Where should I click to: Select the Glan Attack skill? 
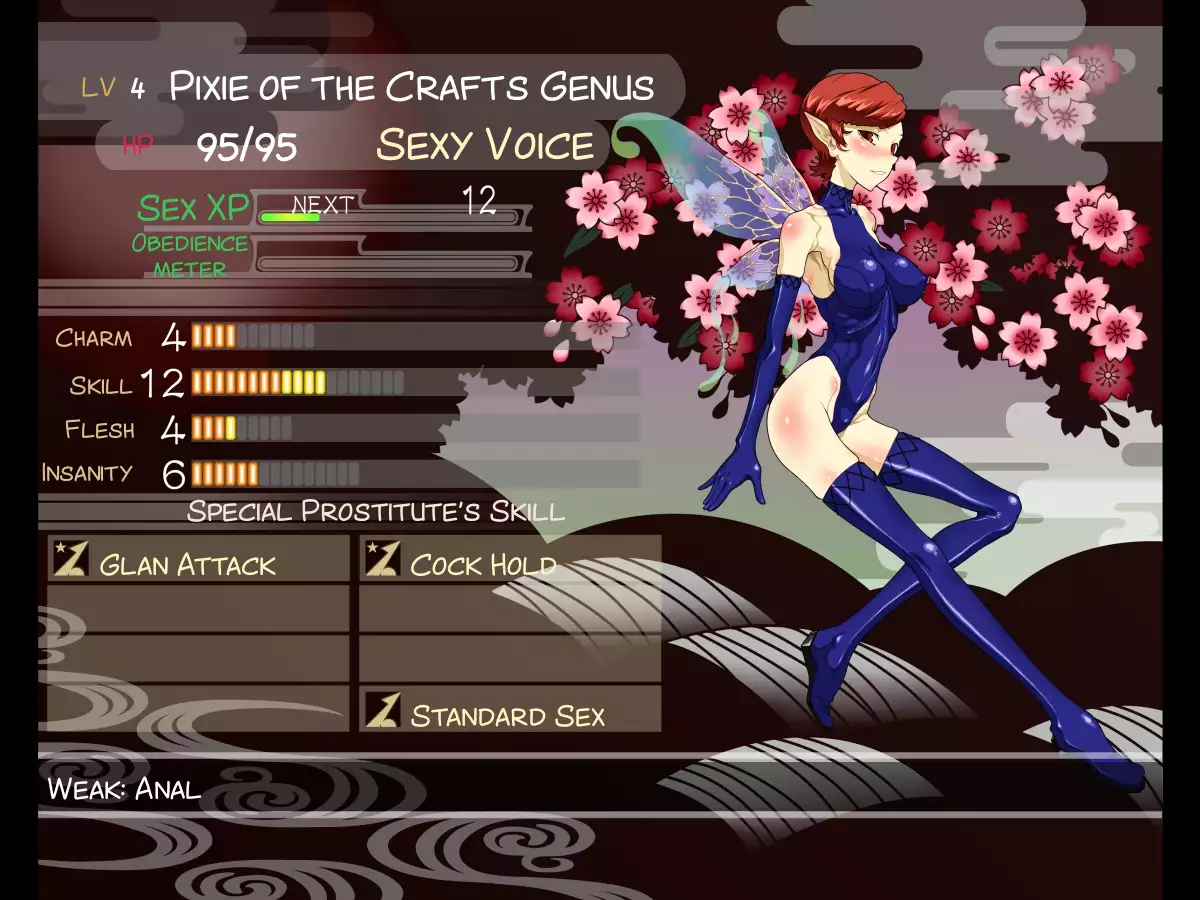[198, 560]
